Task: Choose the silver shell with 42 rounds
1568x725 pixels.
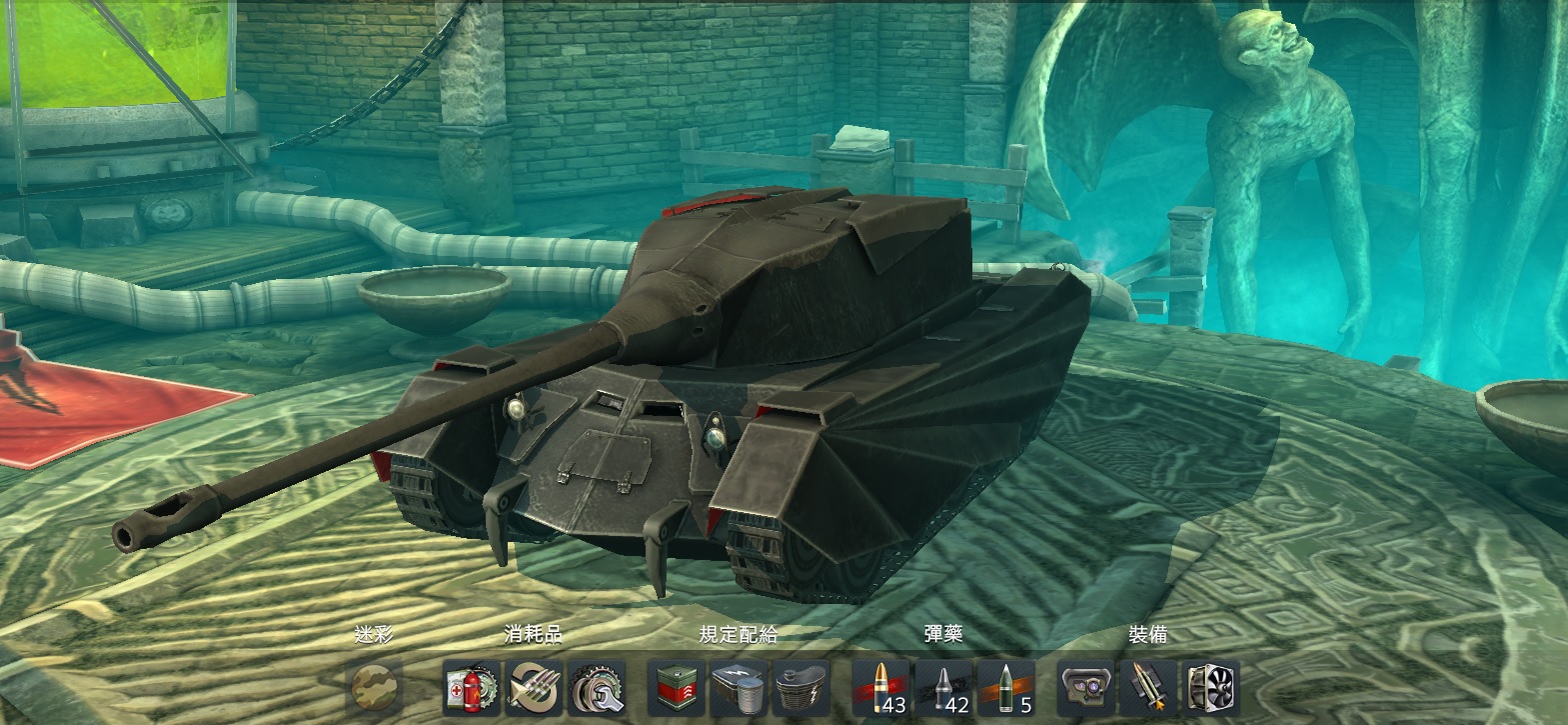Action: [x=944, y=688]
